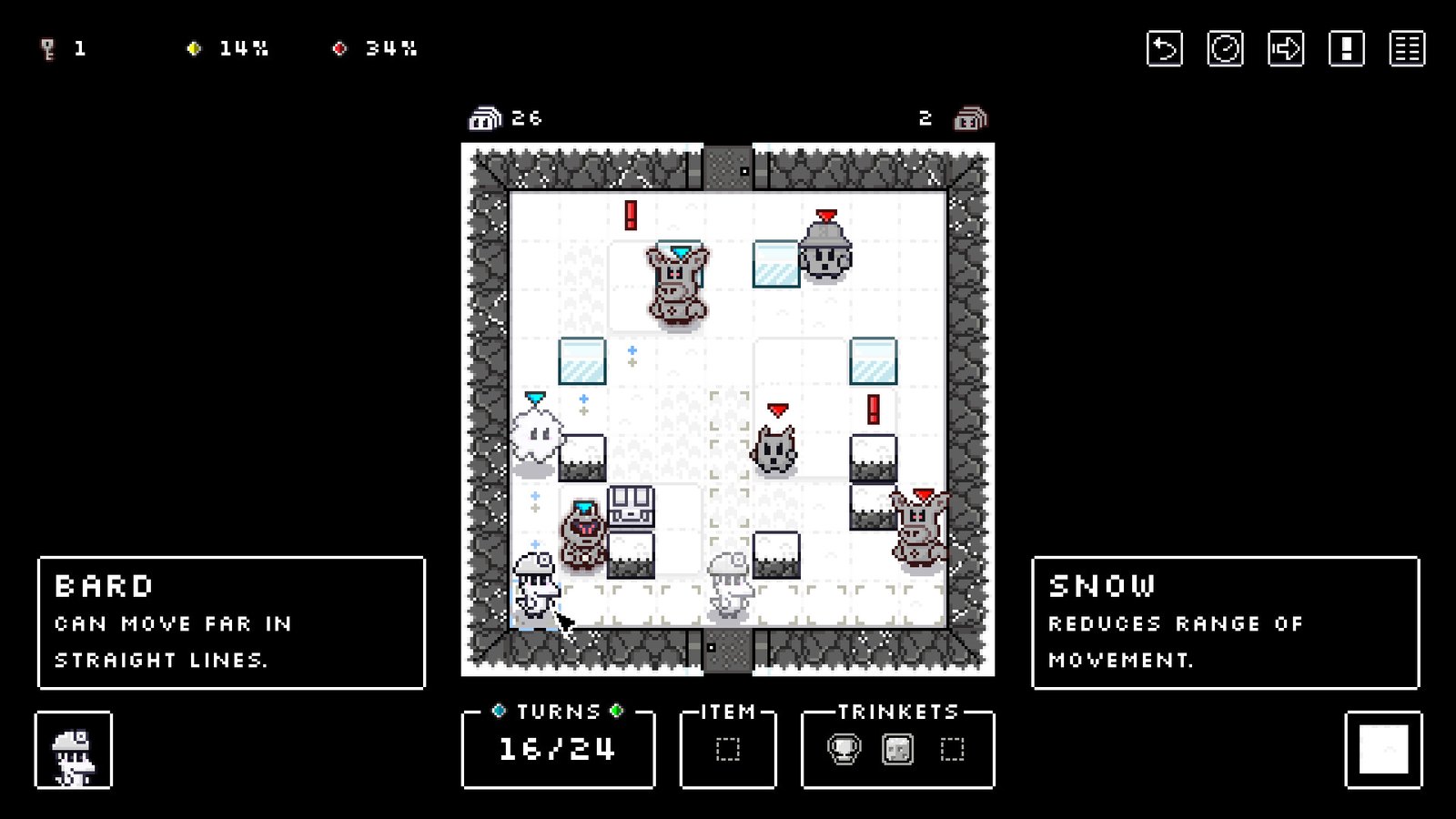This screenshot has width=1456, height=819.
Task: Click the empty Item slot
Action: pos(728,750)
